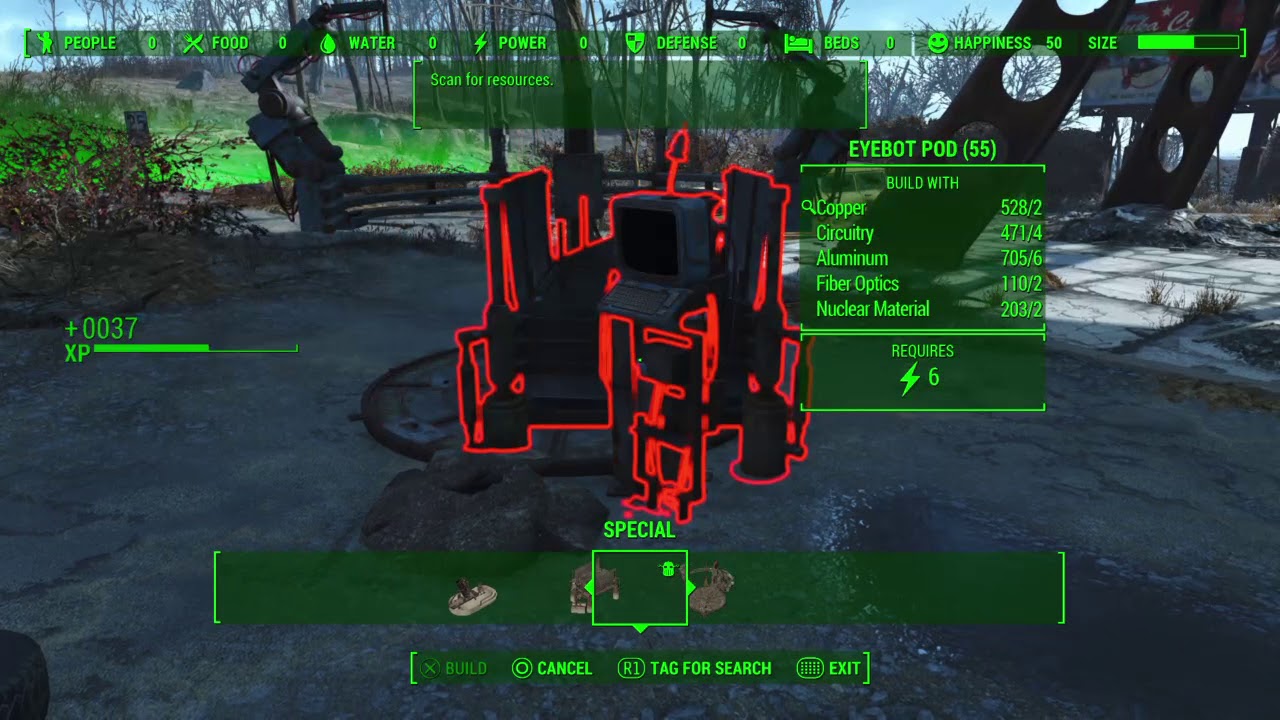Click the Cancel option in the bottom bar
Image resolution: width=1280 pixels, height=720 pixels.
coord(552,668)
